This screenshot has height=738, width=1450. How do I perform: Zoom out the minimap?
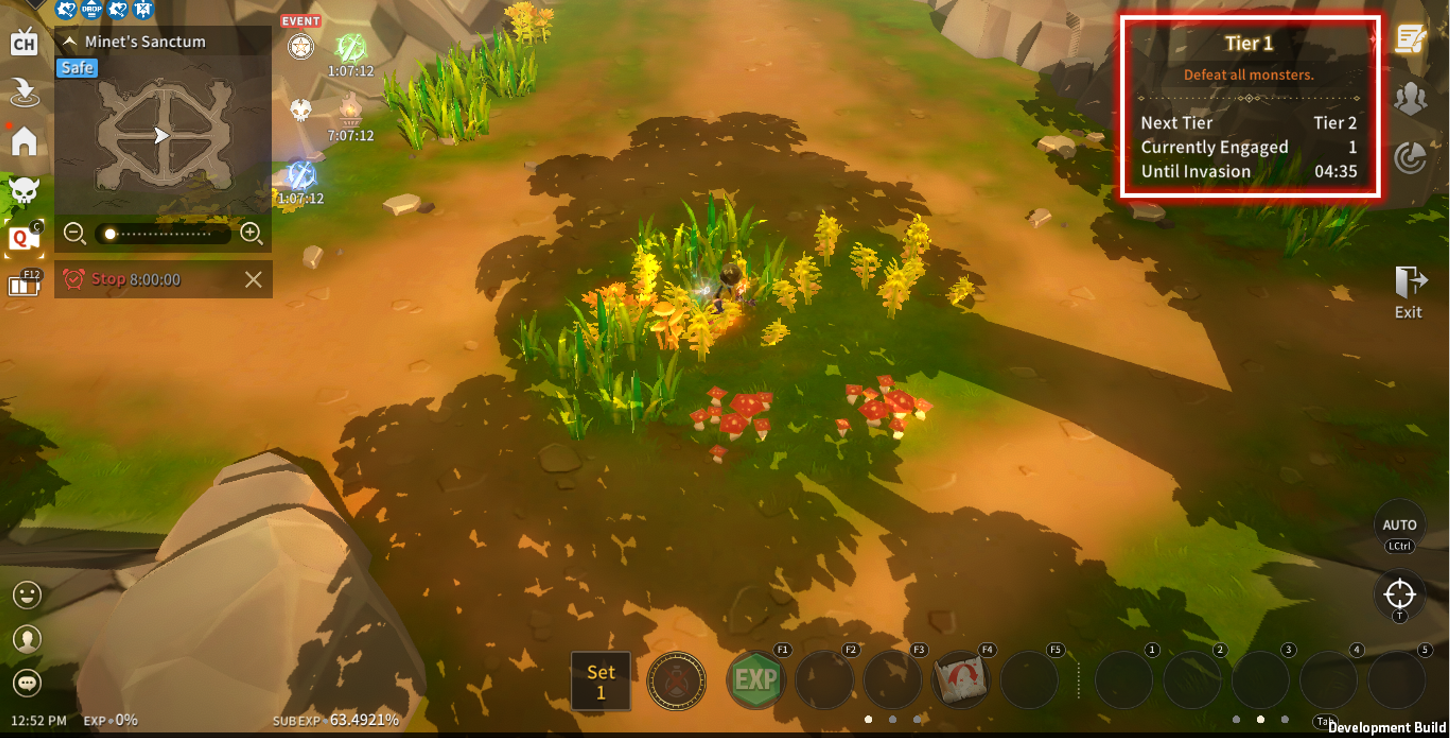tap(75, 234)
